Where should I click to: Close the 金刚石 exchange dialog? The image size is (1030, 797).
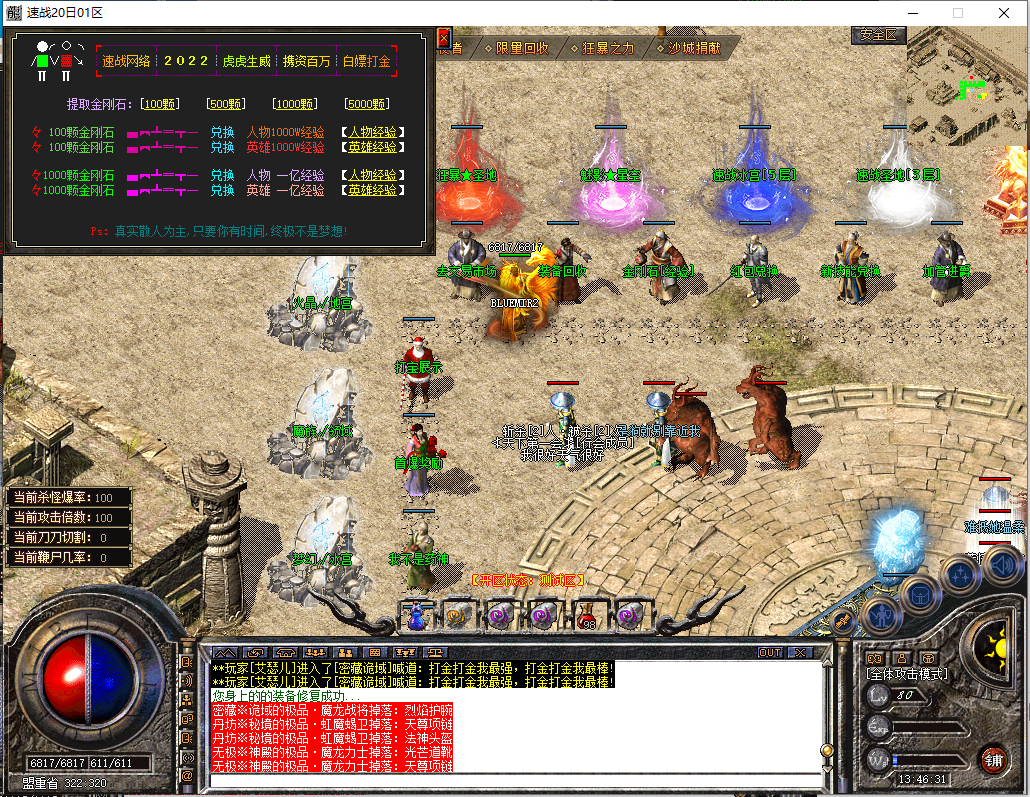(444, 38)
